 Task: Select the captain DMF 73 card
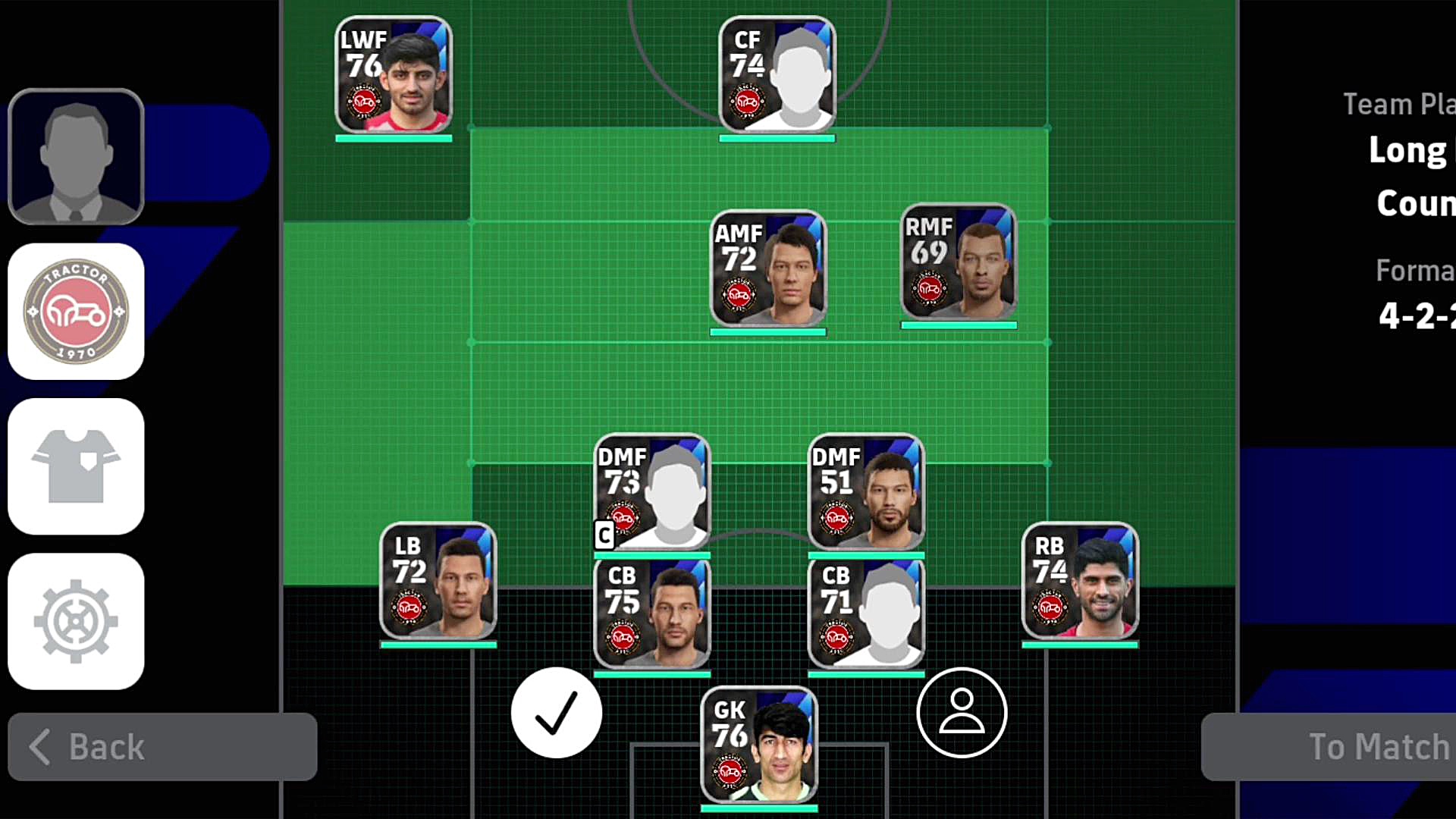tap(652, 491)
